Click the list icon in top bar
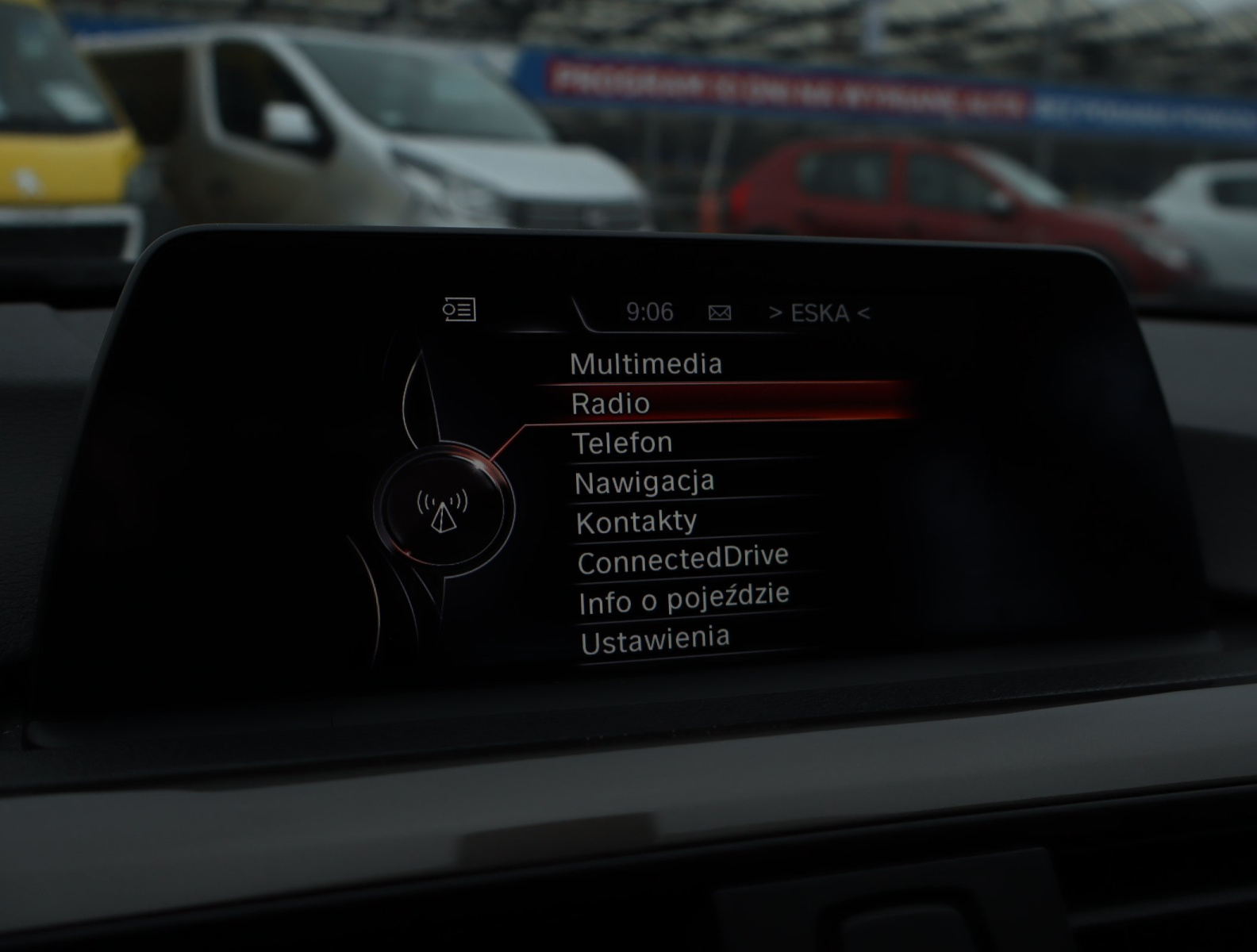 [459, 309]
